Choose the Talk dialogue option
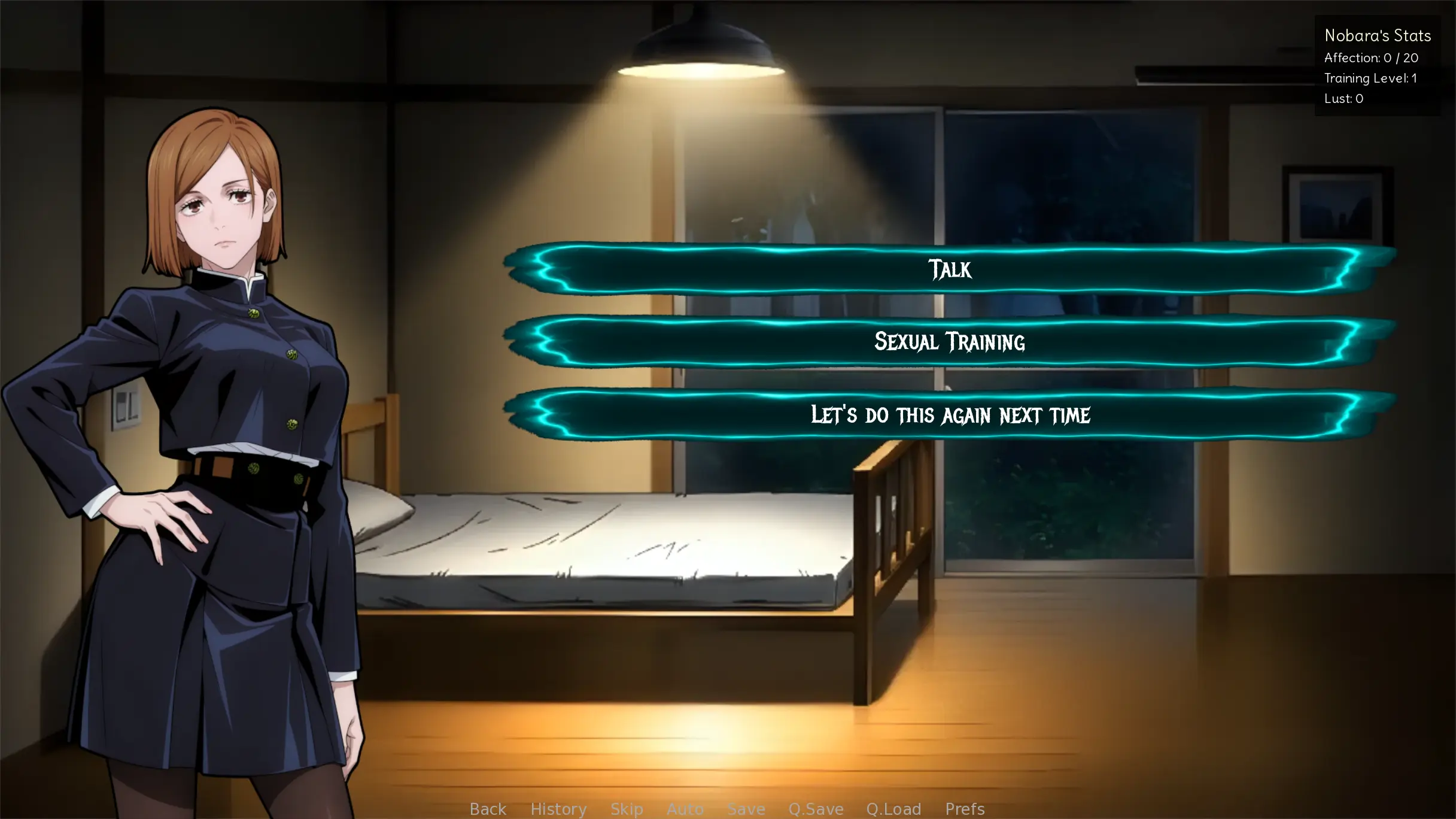This screenshot has width=1456, height=819. click(x=950, y=269)
